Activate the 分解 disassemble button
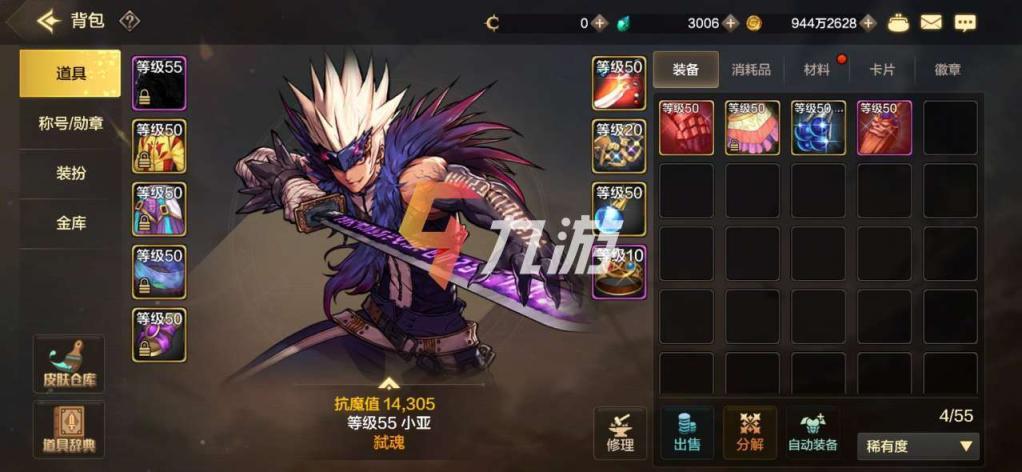1022x472 pixels. (x=749, y=432)
